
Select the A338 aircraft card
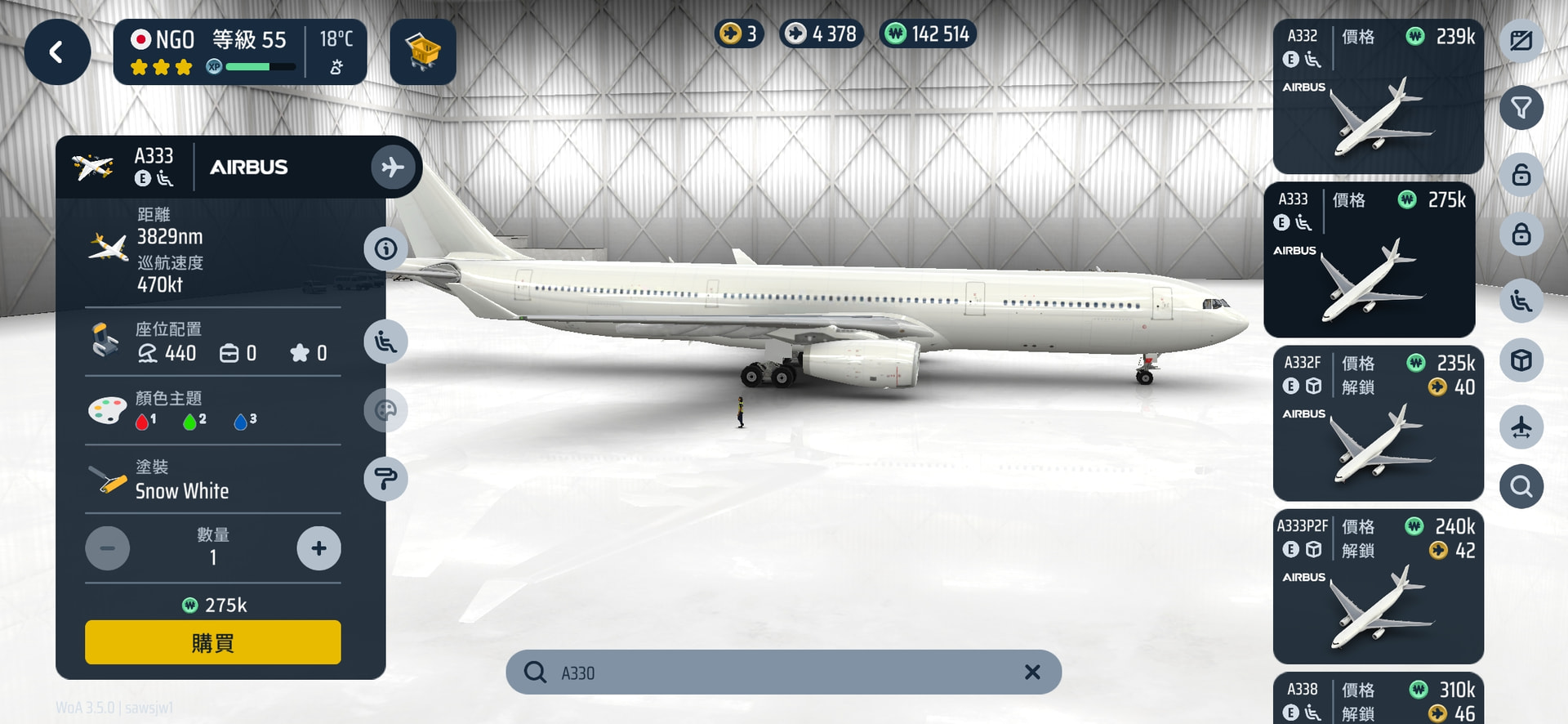[x=1378, y=699]
